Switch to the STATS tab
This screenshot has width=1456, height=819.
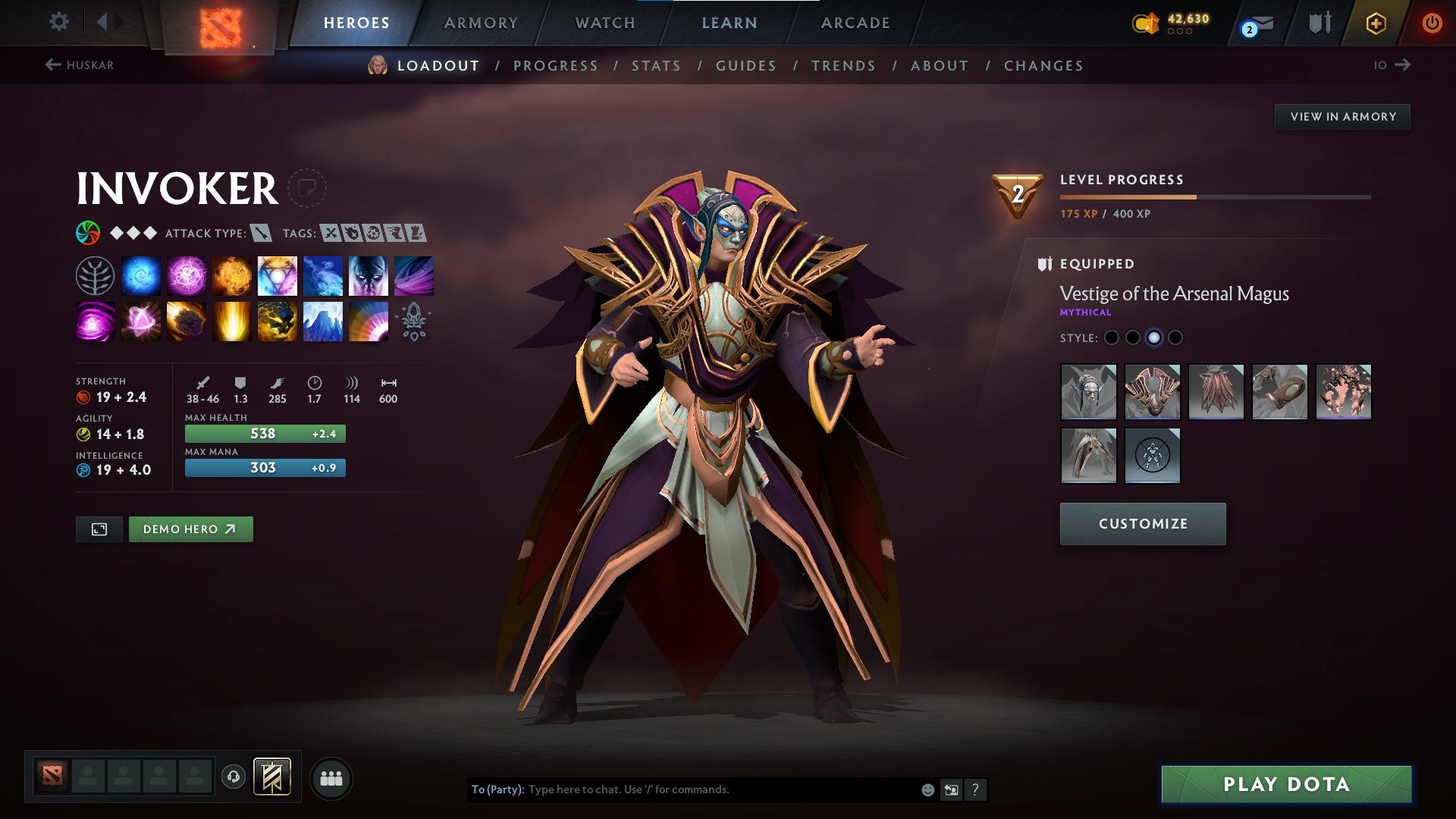[x=655, y=66]
